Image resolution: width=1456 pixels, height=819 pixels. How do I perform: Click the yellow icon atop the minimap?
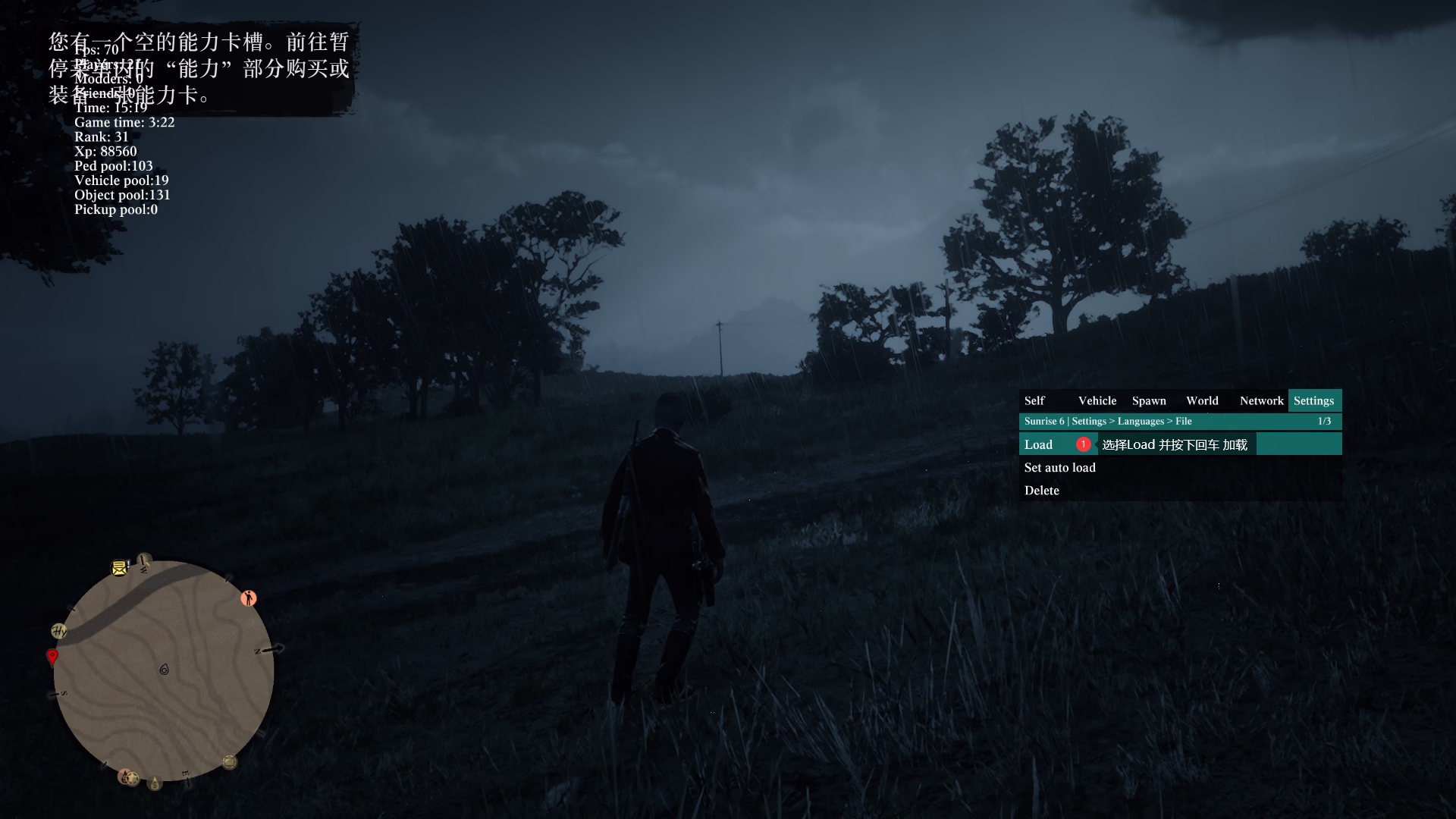(119, 567)
